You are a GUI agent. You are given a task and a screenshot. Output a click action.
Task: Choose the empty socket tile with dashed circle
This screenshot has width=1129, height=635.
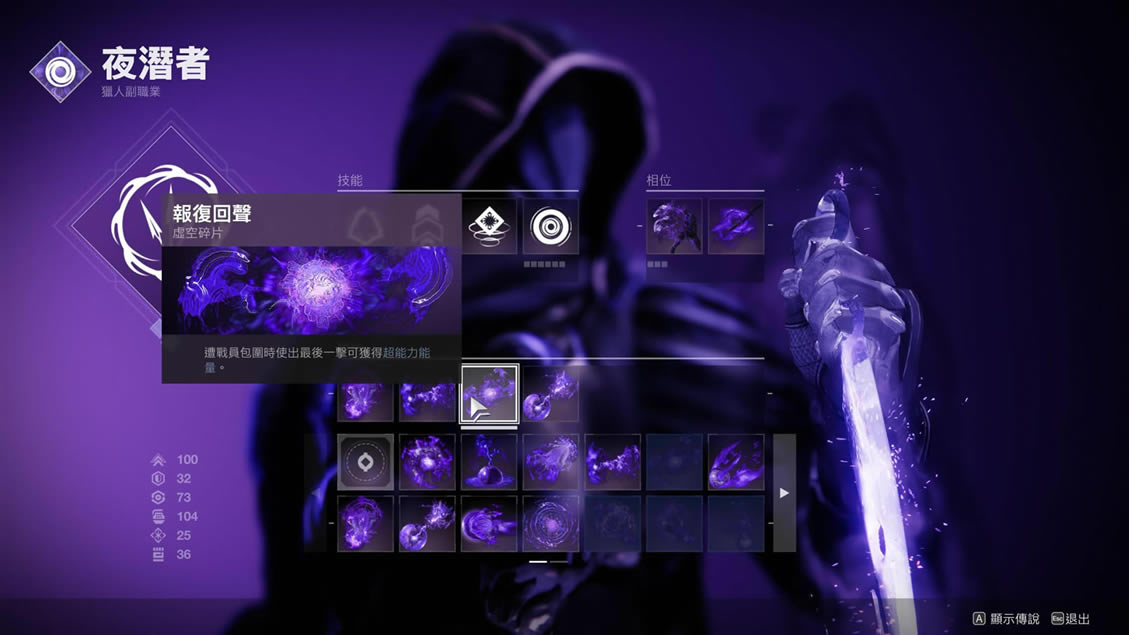[x=365, y=462]
